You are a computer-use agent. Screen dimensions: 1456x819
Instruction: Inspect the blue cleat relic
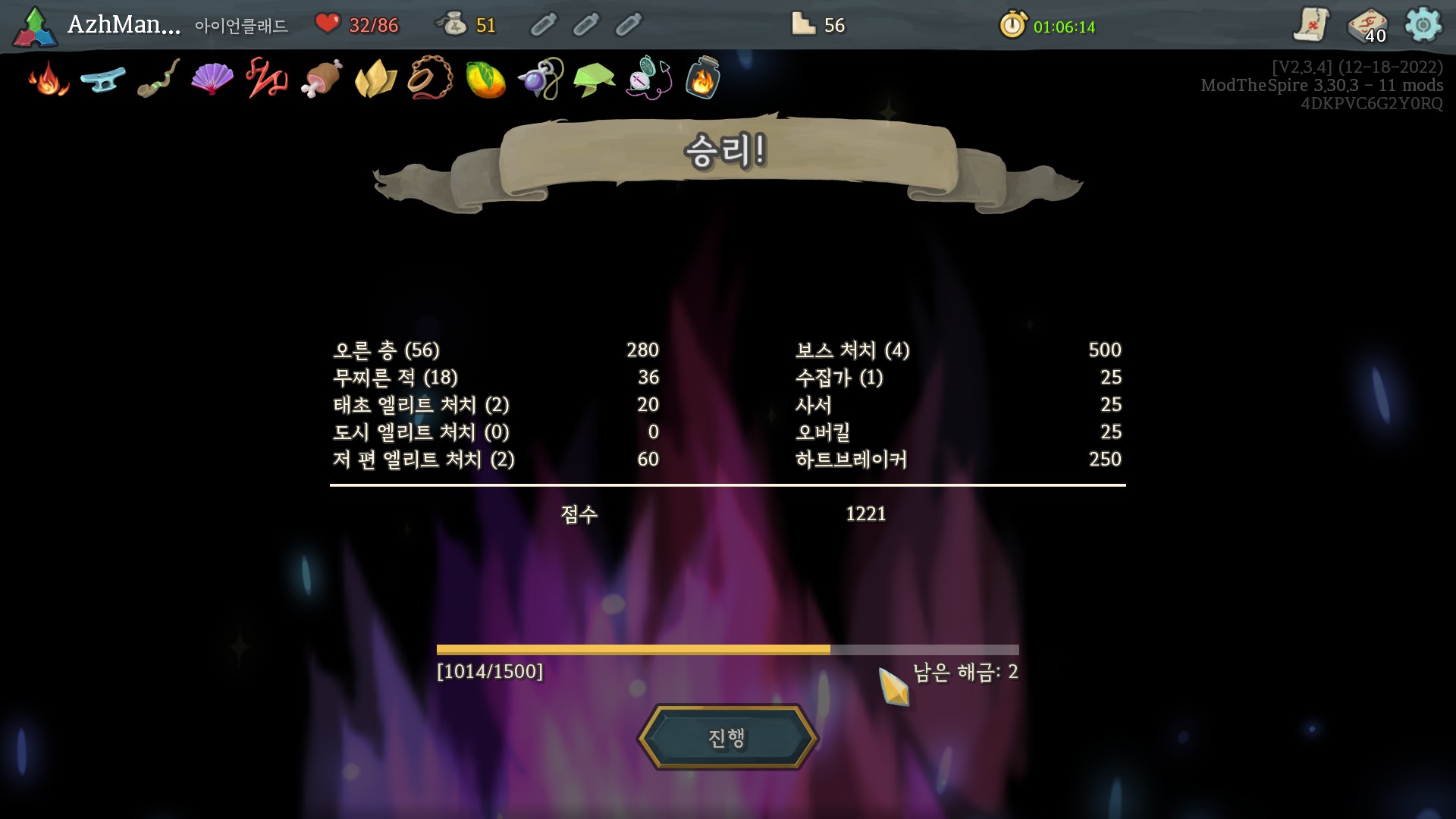coord(103,79)
